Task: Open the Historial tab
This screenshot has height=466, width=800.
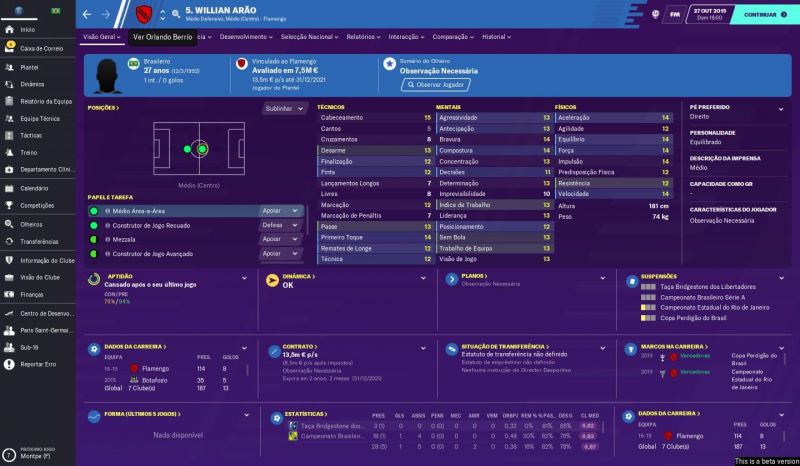Action: pyautogui.click(x=496, y=36)
